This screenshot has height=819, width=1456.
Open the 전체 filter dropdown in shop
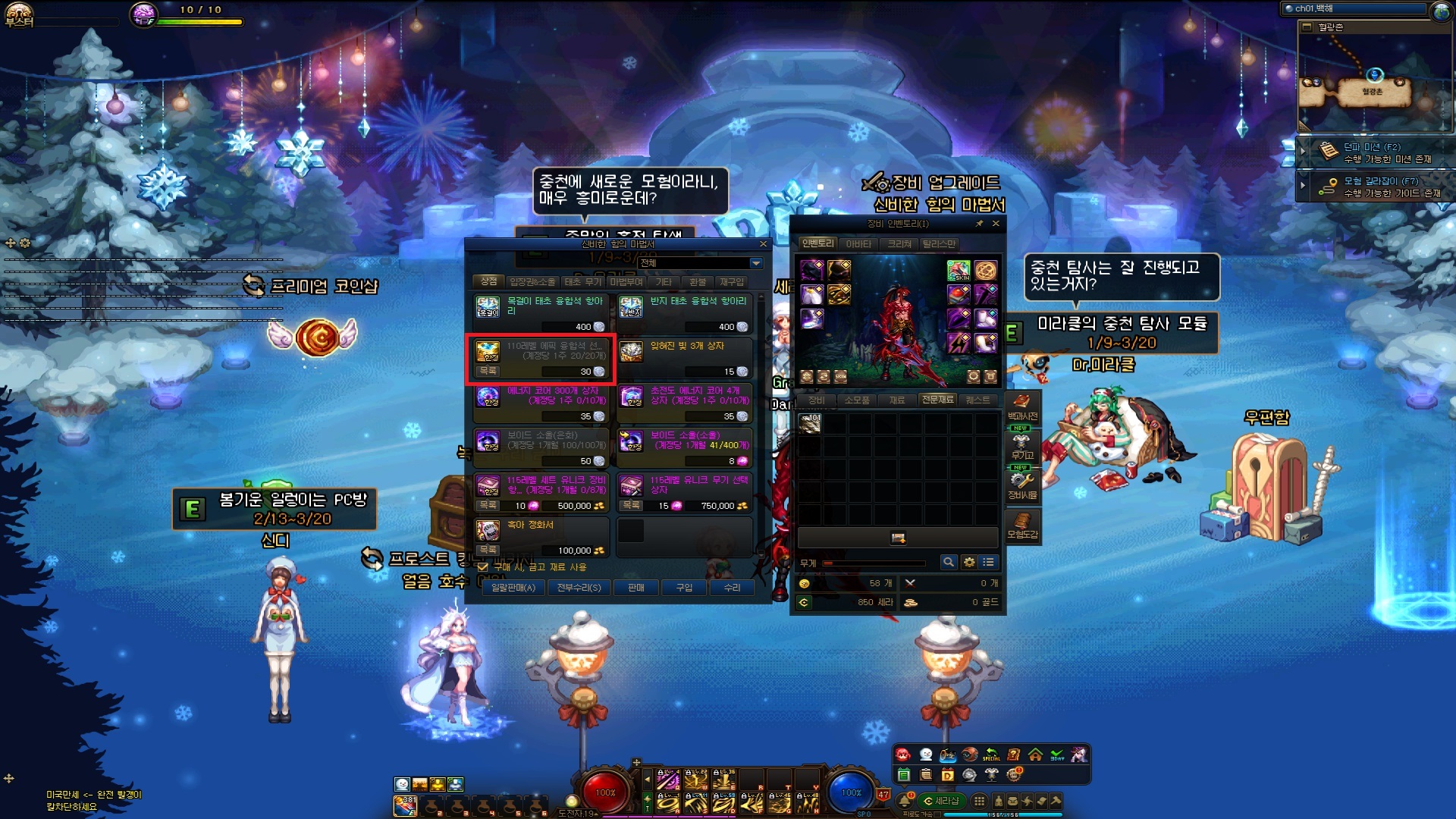(x=755, y=263)
